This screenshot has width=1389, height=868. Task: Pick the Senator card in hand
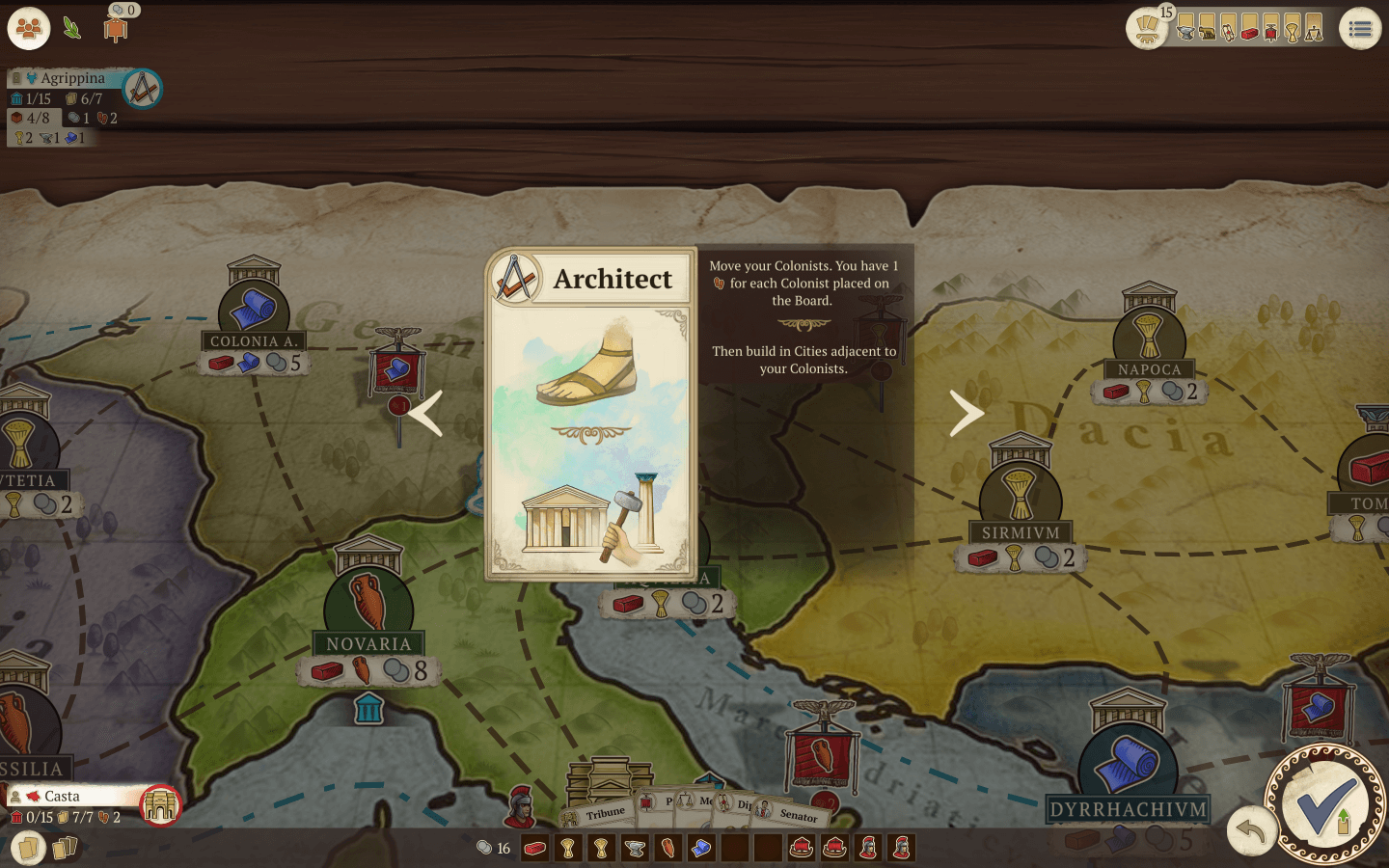797,815
